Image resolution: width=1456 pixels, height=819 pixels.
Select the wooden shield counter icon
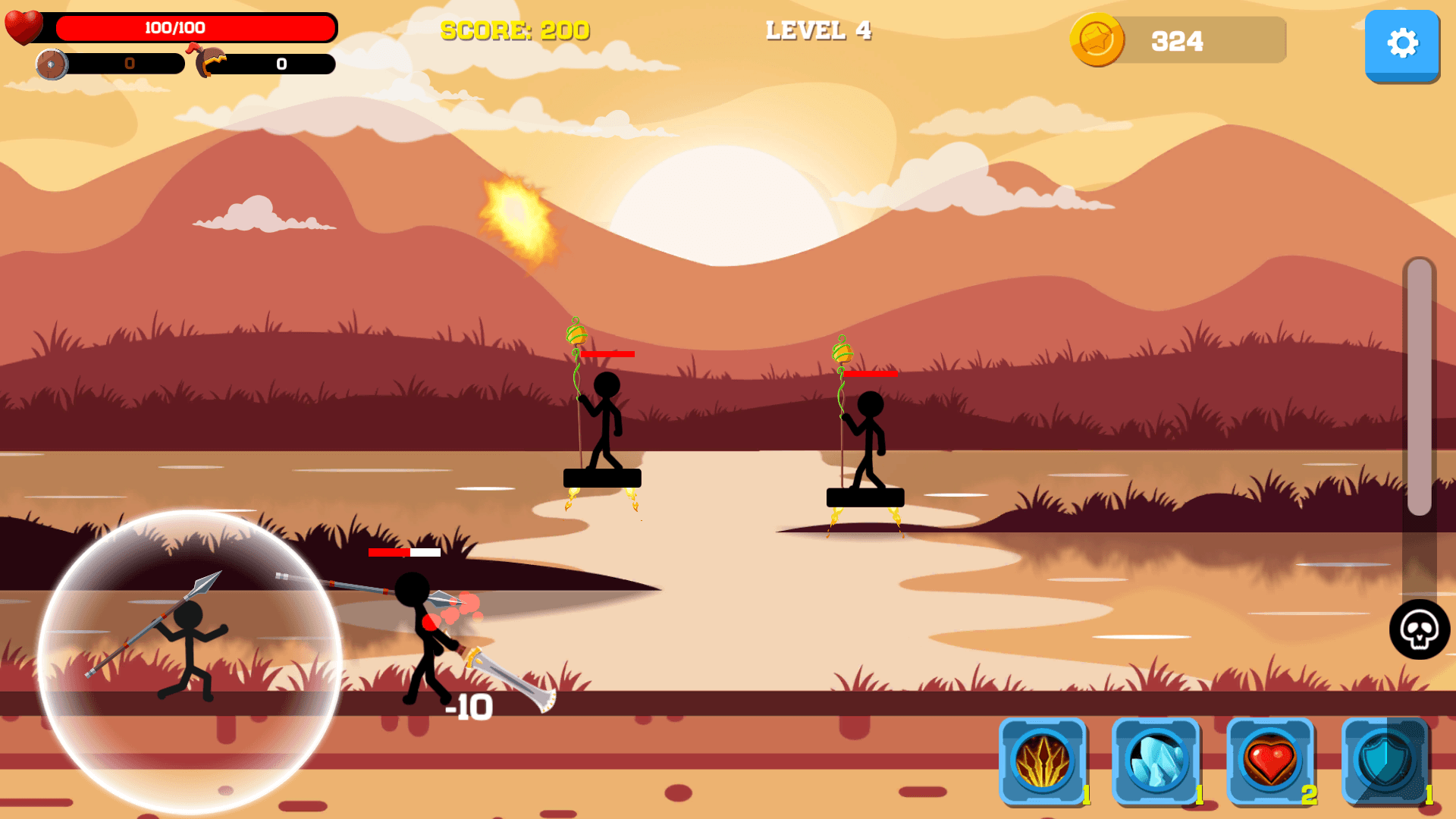[x=53, y=64]
